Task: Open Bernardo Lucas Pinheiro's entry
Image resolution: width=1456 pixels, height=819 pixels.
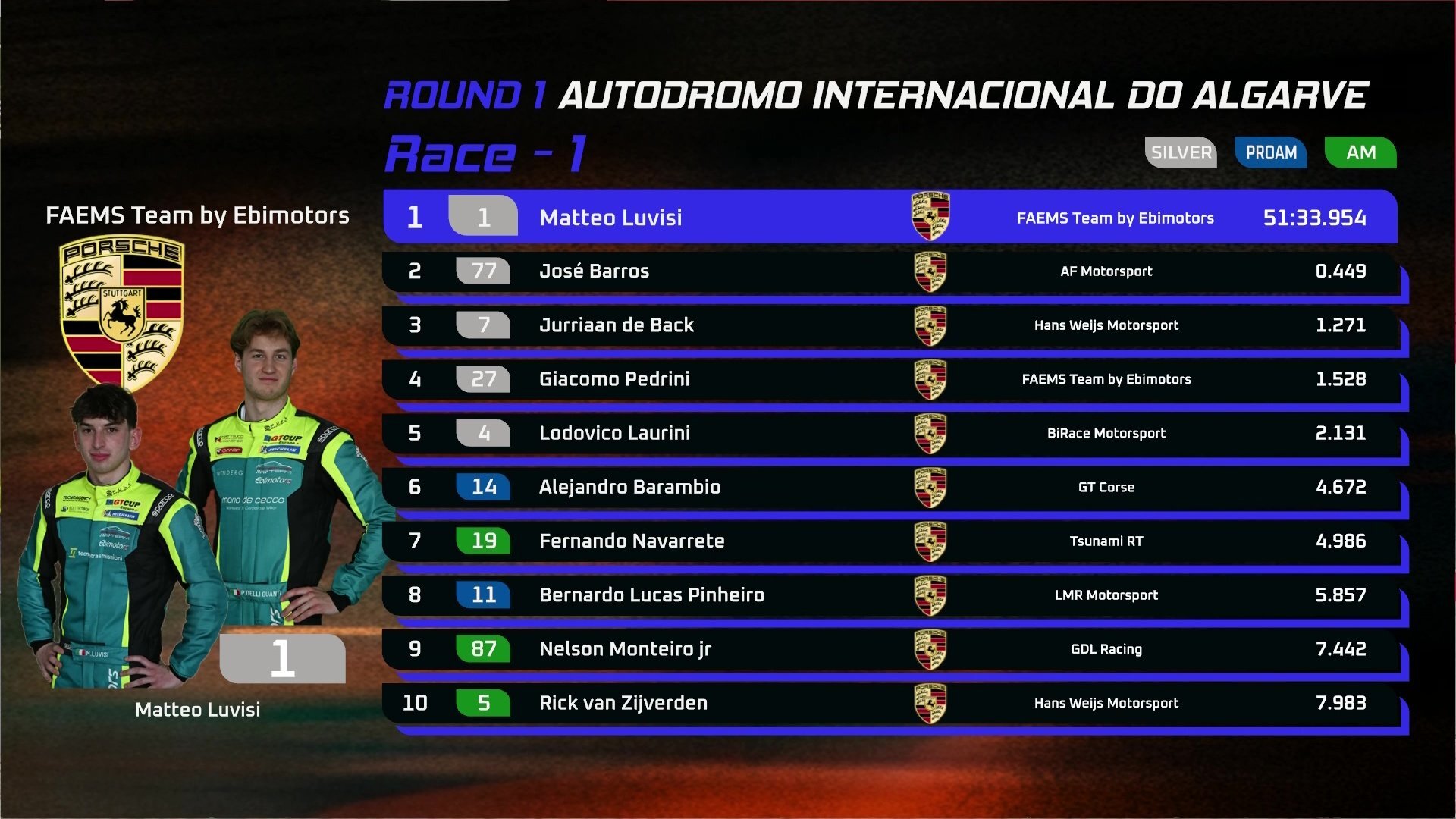Action: click(x=889, y=595)
